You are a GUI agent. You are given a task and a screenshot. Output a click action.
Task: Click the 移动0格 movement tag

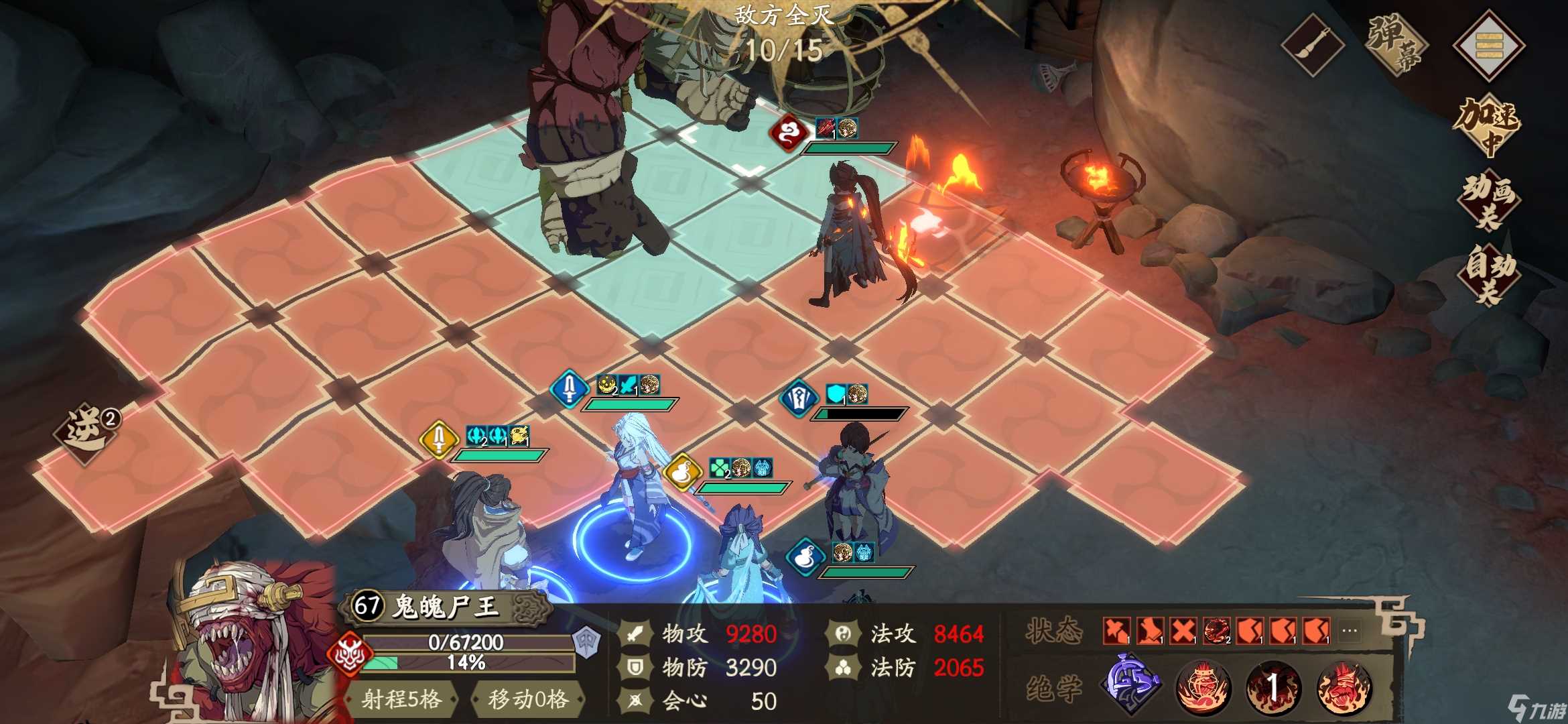point(528,699)
